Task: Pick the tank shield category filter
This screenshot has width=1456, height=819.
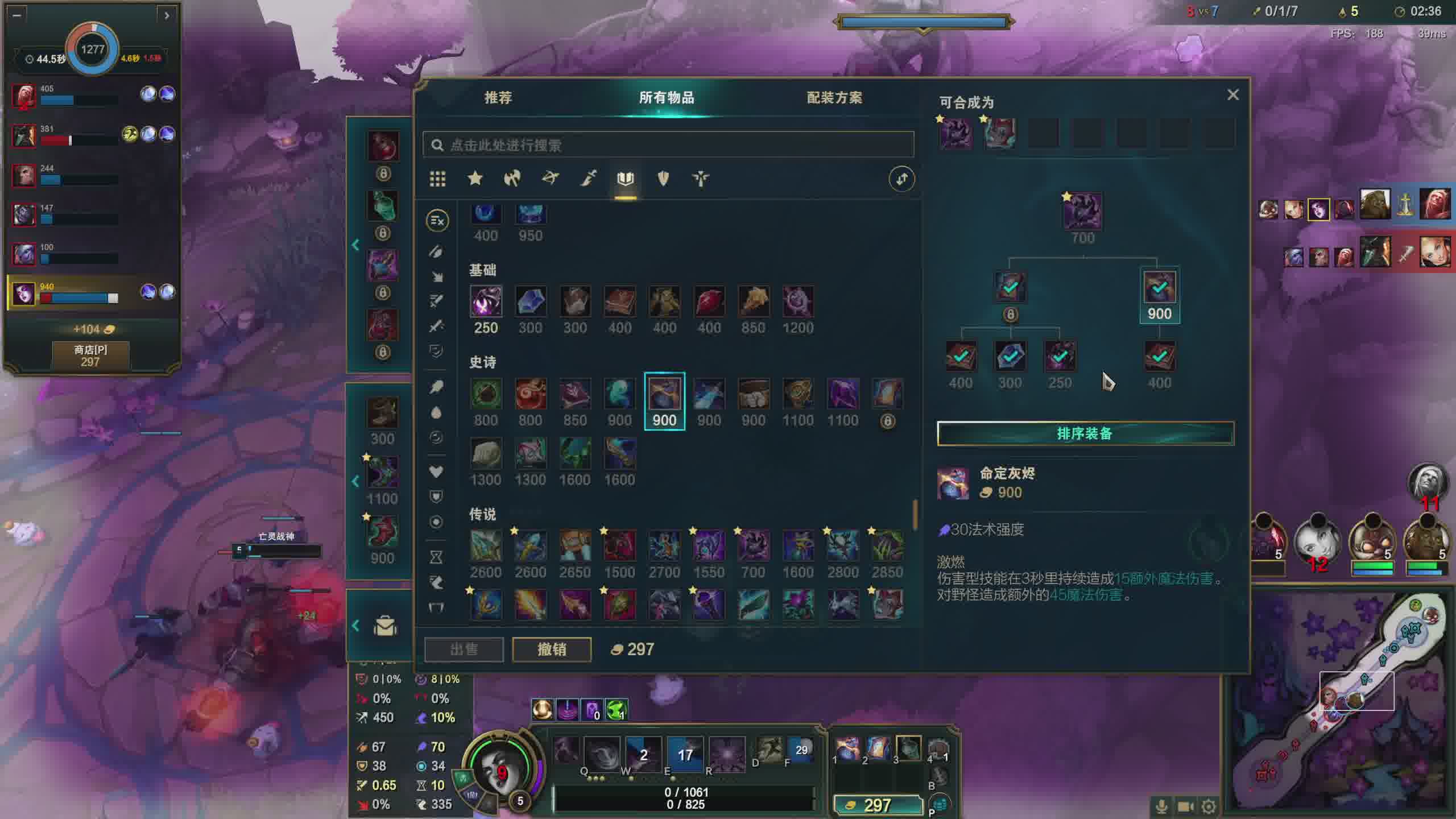Action: [x=663, y=179]
